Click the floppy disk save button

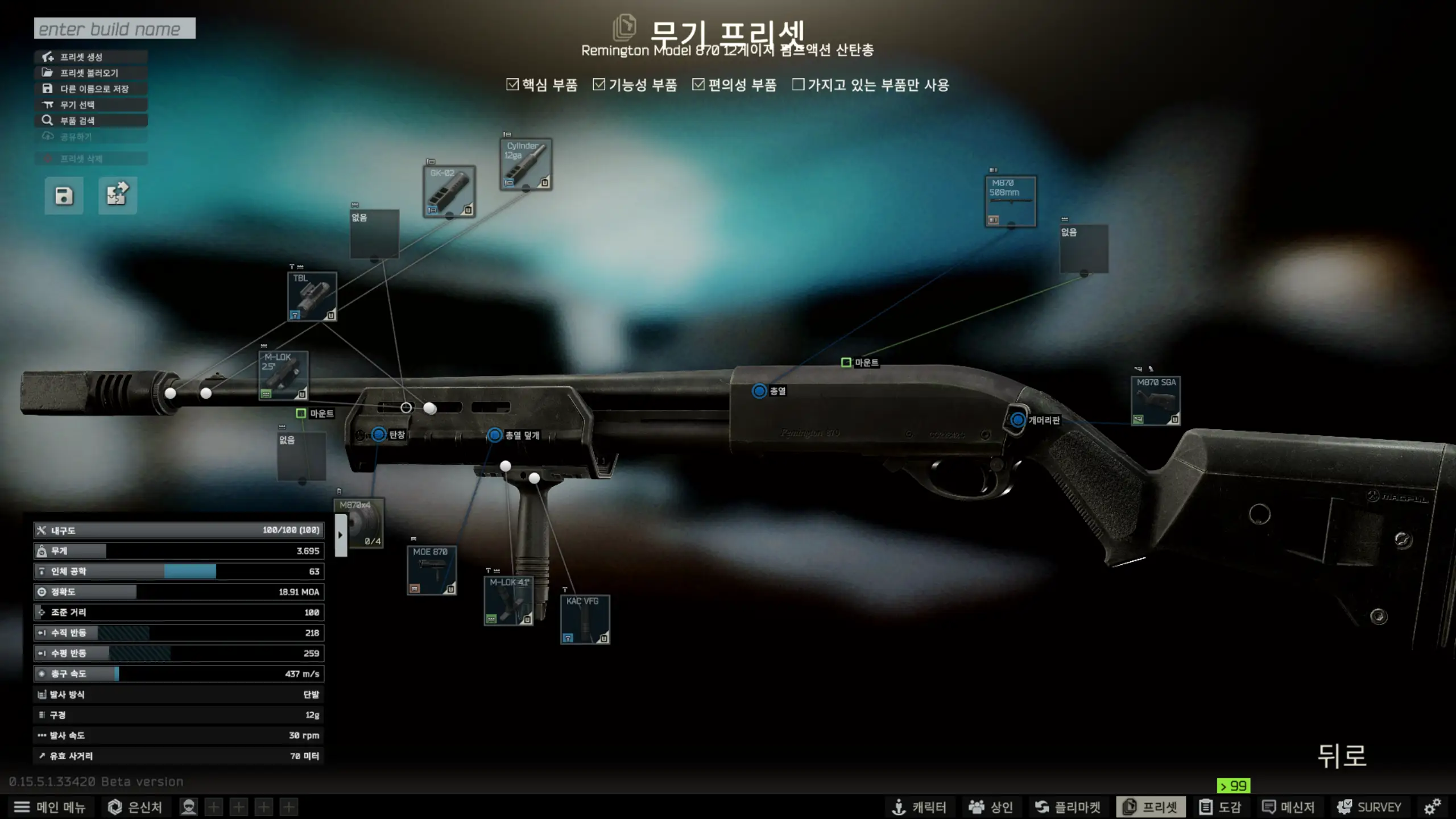coord(64,196)
